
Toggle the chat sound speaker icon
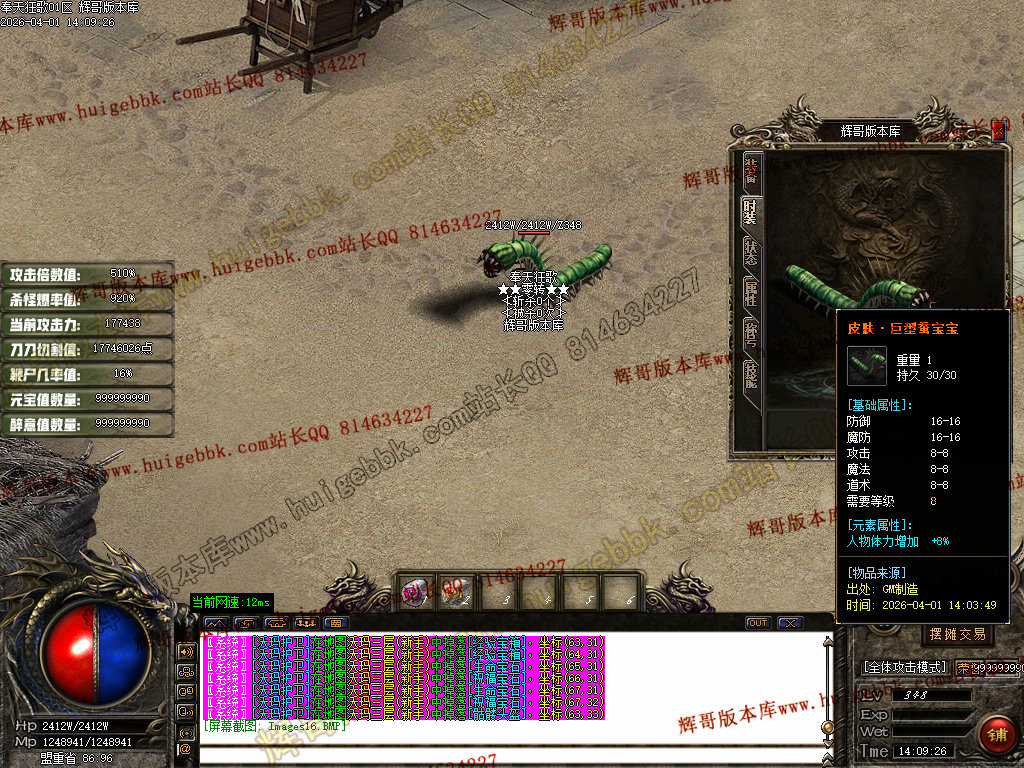[x=185, y=651]
